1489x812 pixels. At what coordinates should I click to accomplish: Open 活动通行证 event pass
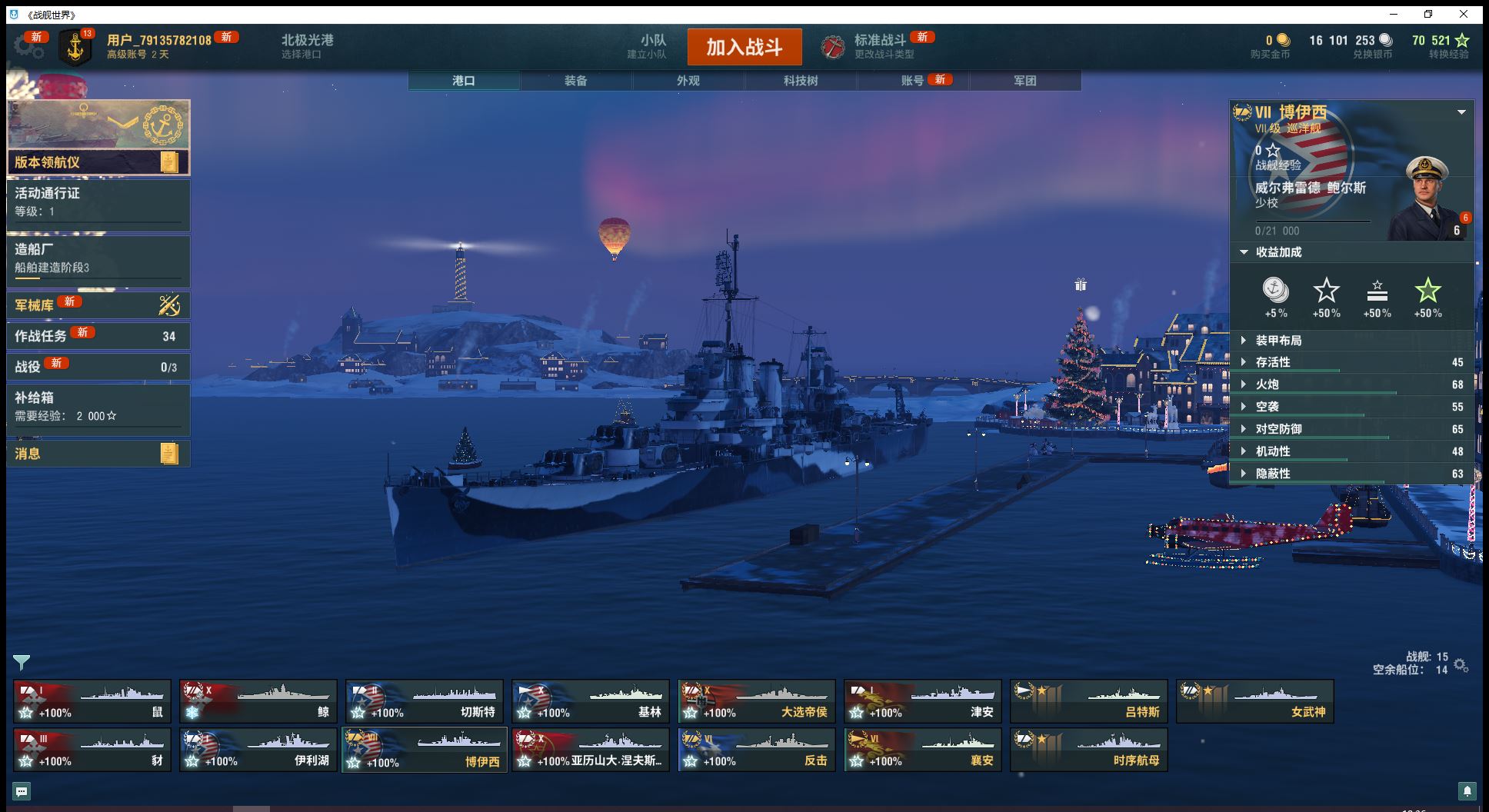pos(98,201)
